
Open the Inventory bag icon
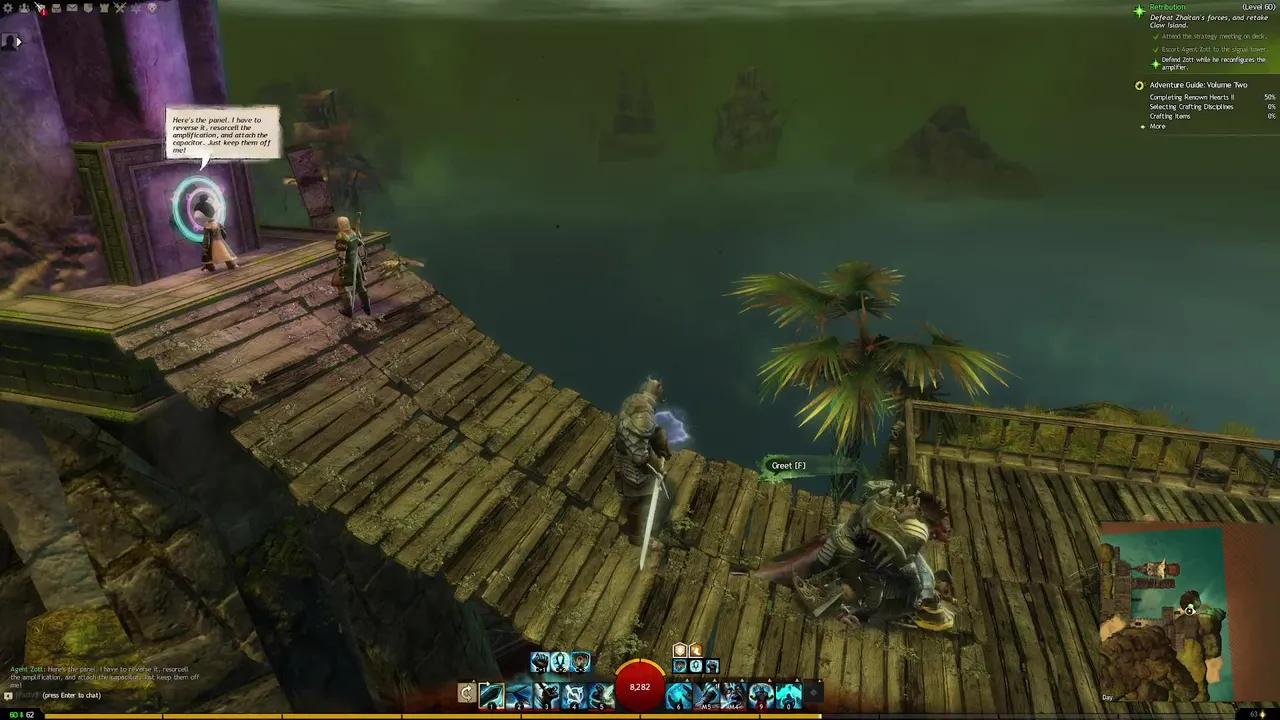coord(57,7)
